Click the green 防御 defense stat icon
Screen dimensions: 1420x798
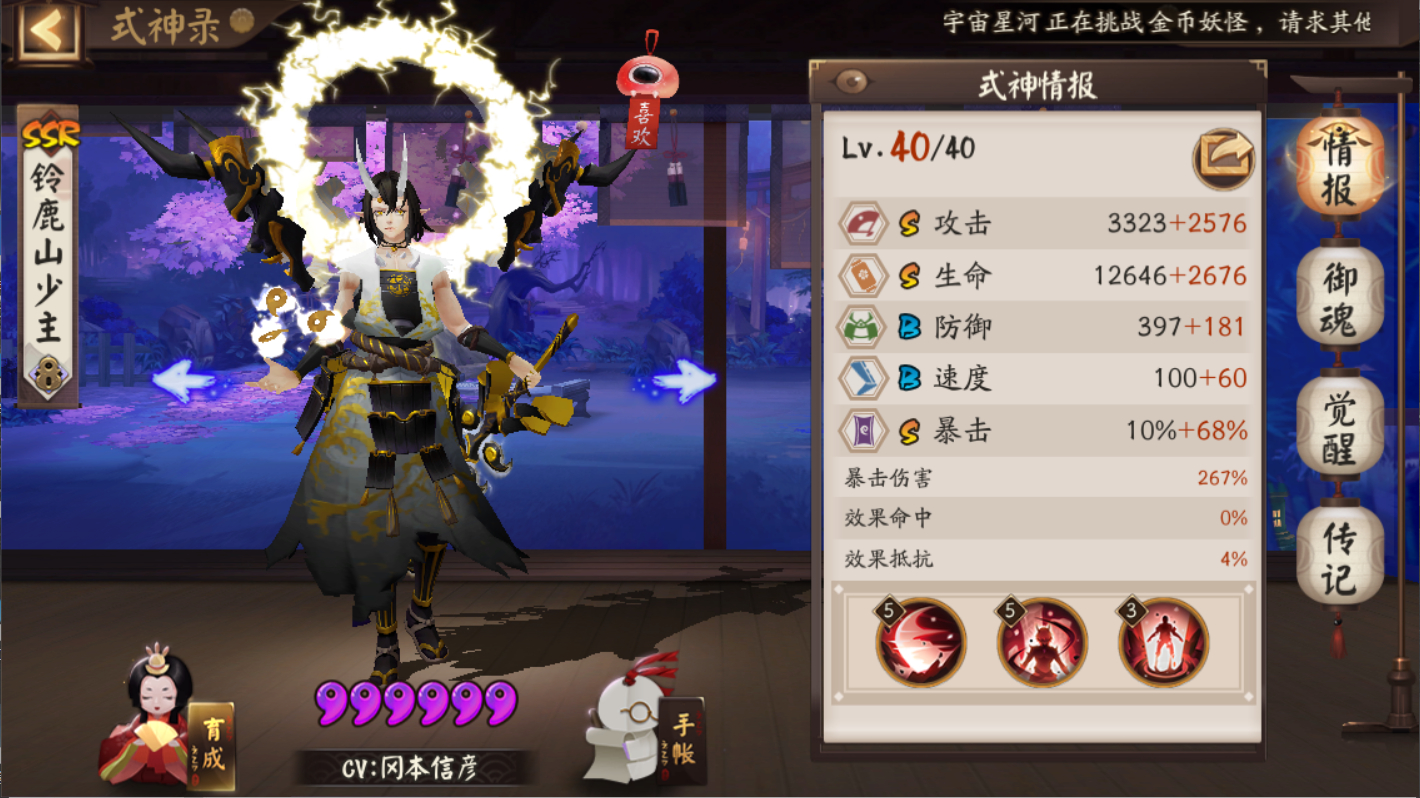pyautogui.click(x=862, y=326)
